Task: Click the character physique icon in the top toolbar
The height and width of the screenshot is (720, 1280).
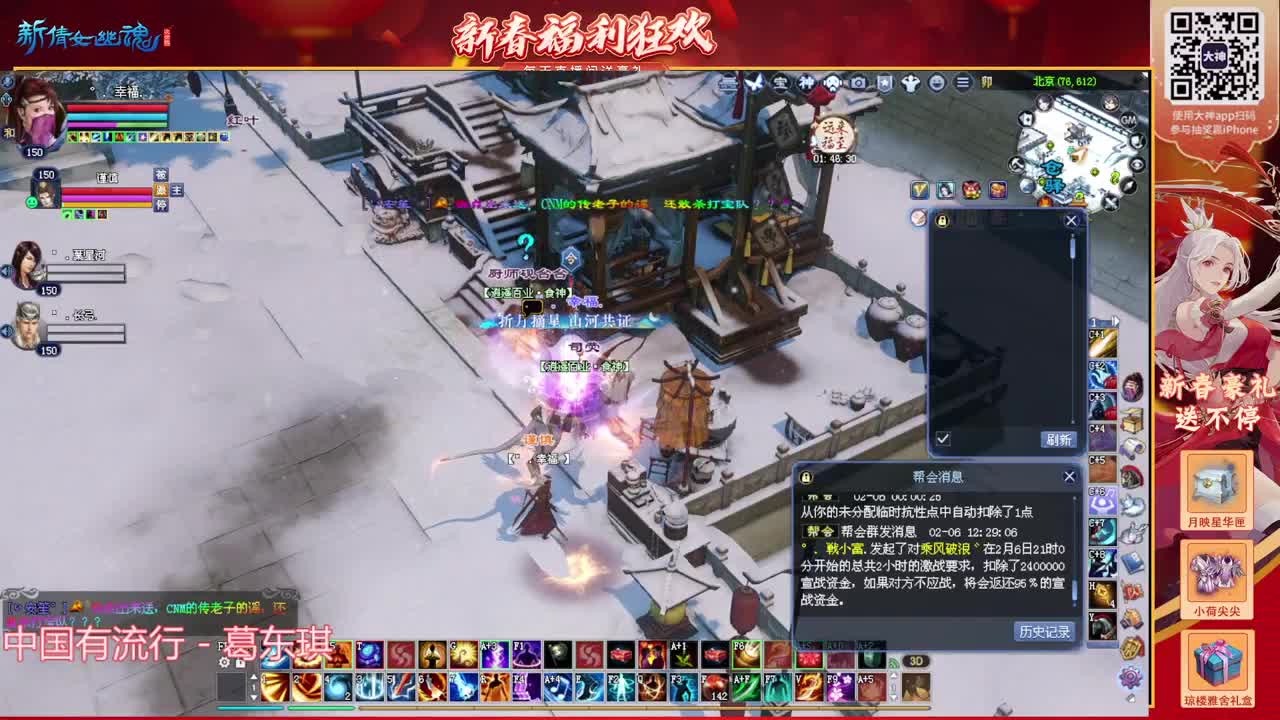Action: click(x=910, y=83)
